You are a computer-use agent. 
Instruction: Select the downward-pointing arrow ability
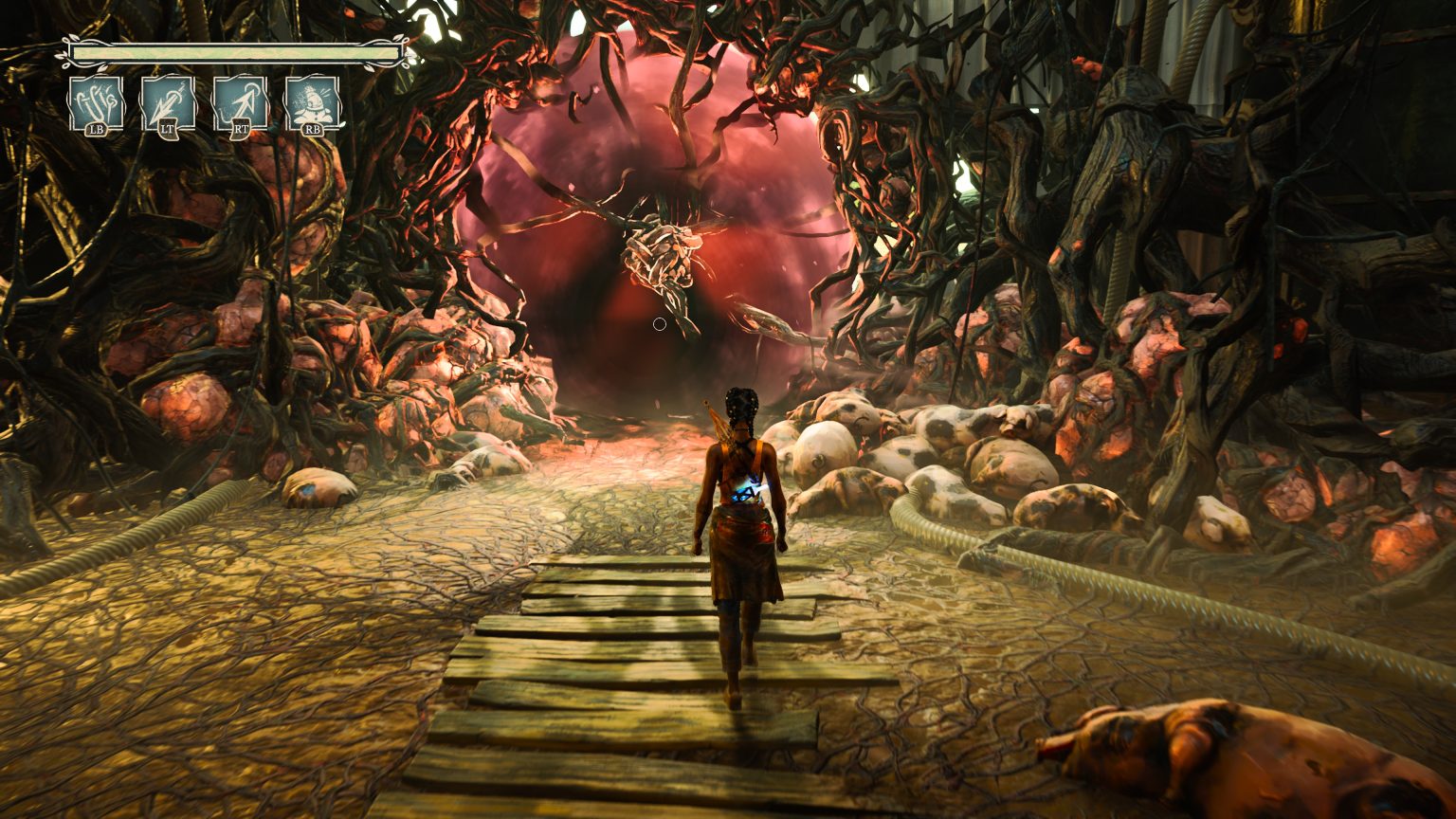(x=168, y=102)
